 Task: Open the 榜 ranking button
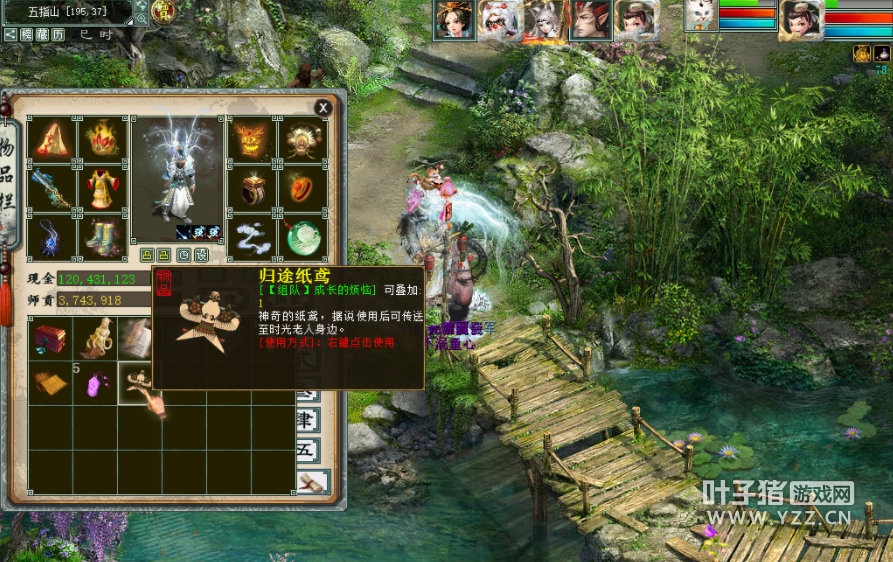tap(26, 34)
